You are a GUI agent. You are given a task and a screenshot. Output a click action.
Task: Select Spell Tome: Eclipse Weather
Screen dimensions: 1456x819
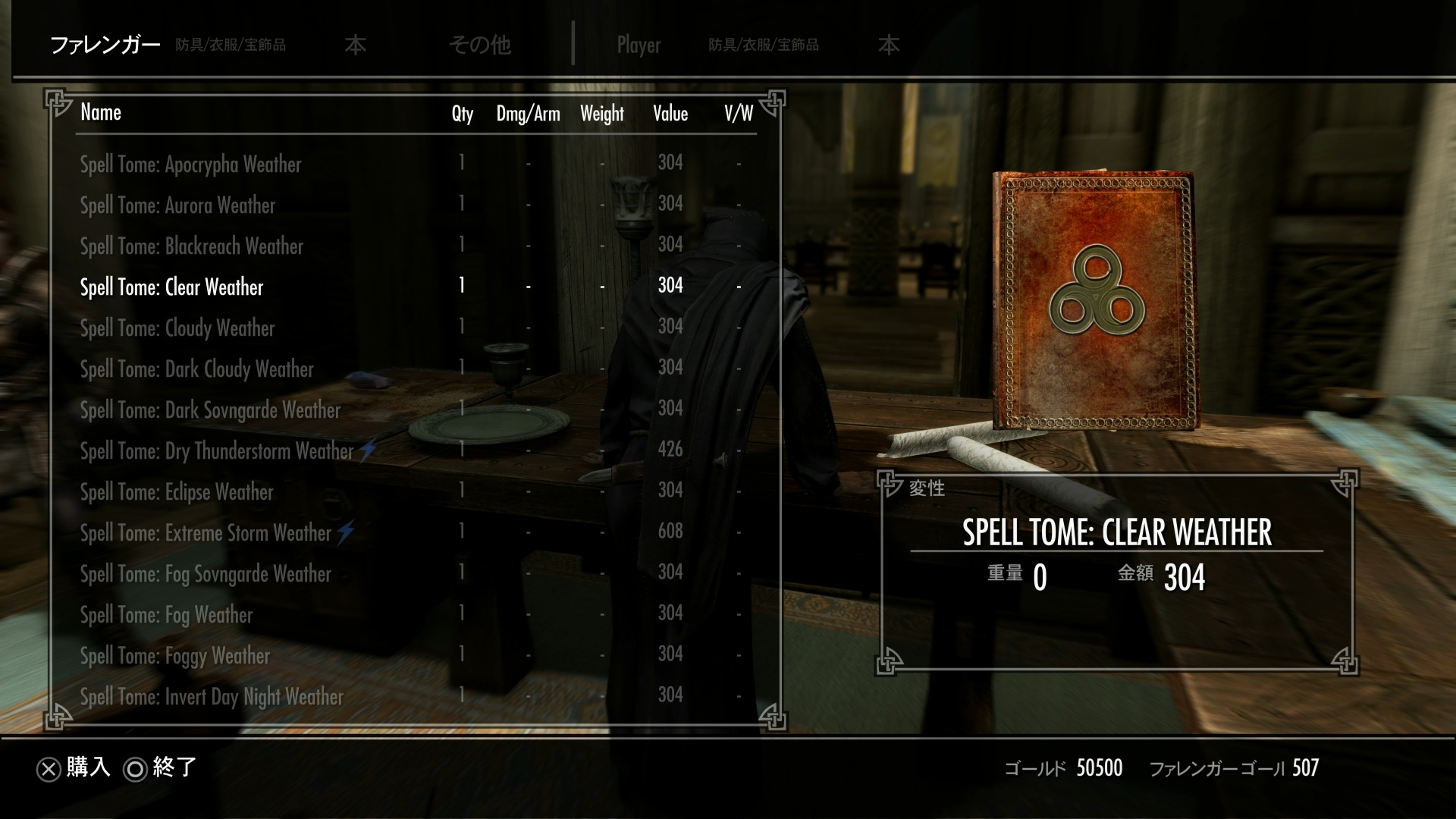click(x=177, y=492)
